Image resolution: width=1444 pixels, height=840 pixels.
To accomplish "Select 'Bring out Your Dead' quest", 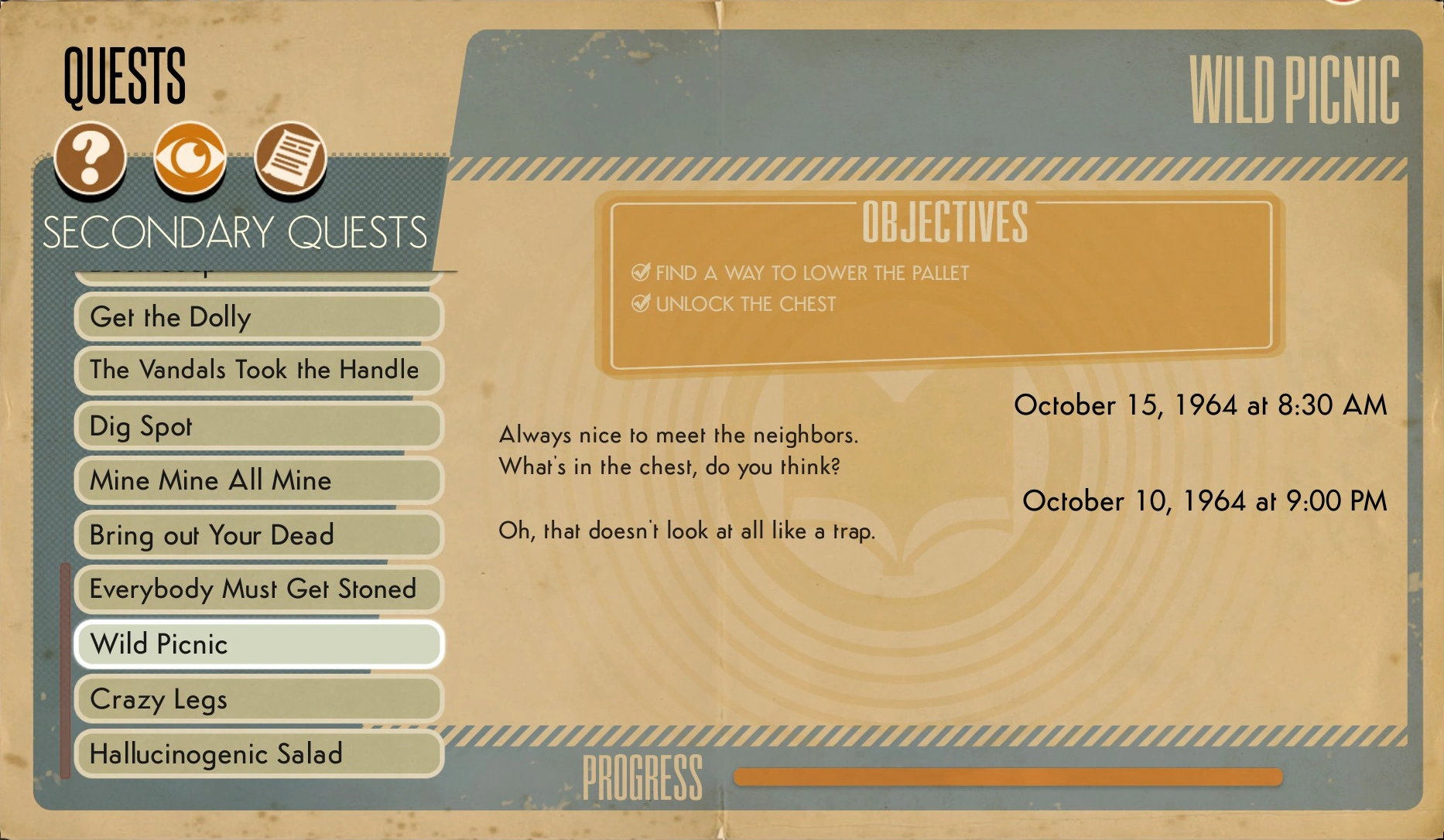I will pyautogui.click(x=257, y=535).
